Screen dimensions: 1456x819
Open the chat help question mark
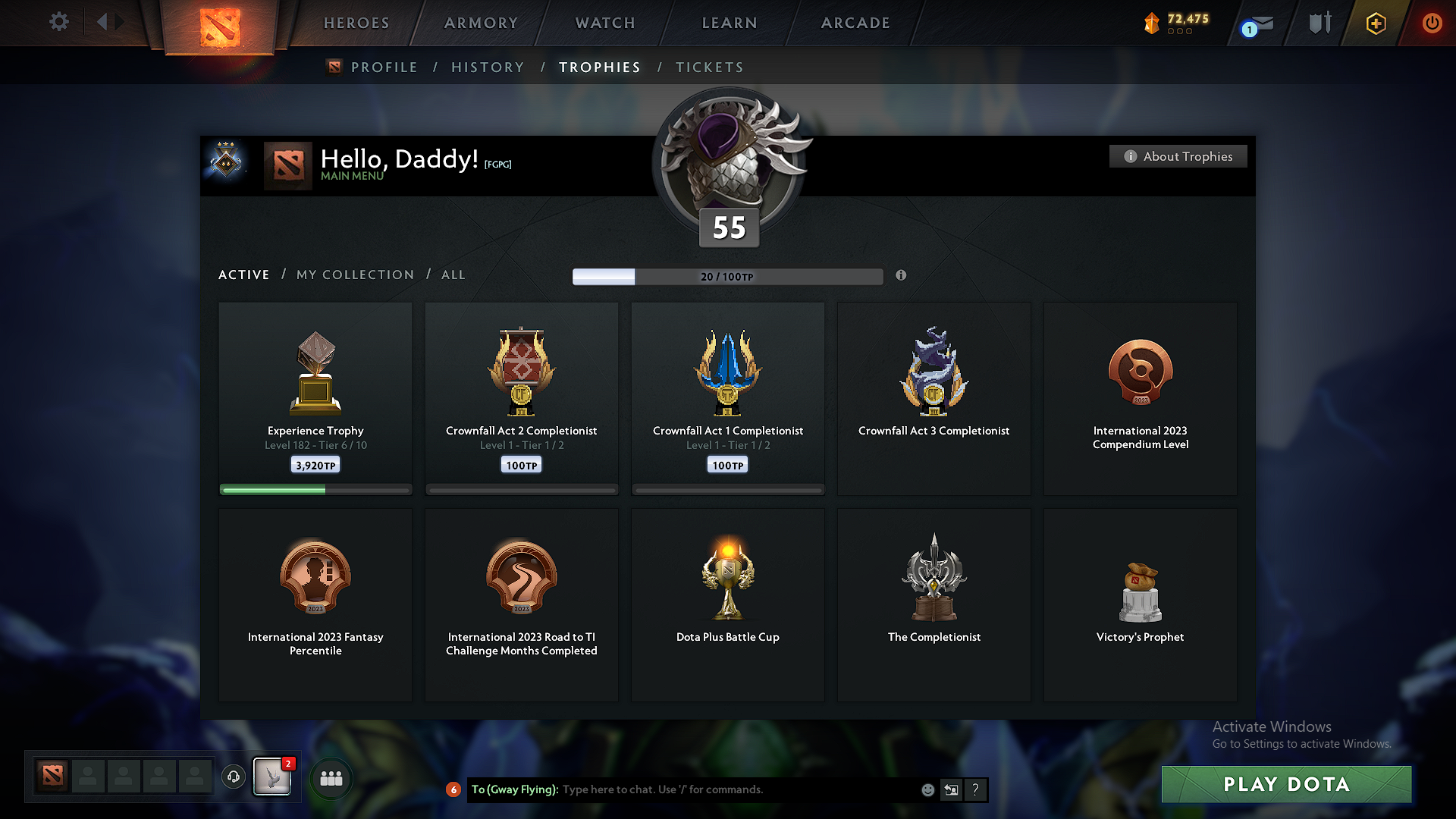[x=975, y=790]
